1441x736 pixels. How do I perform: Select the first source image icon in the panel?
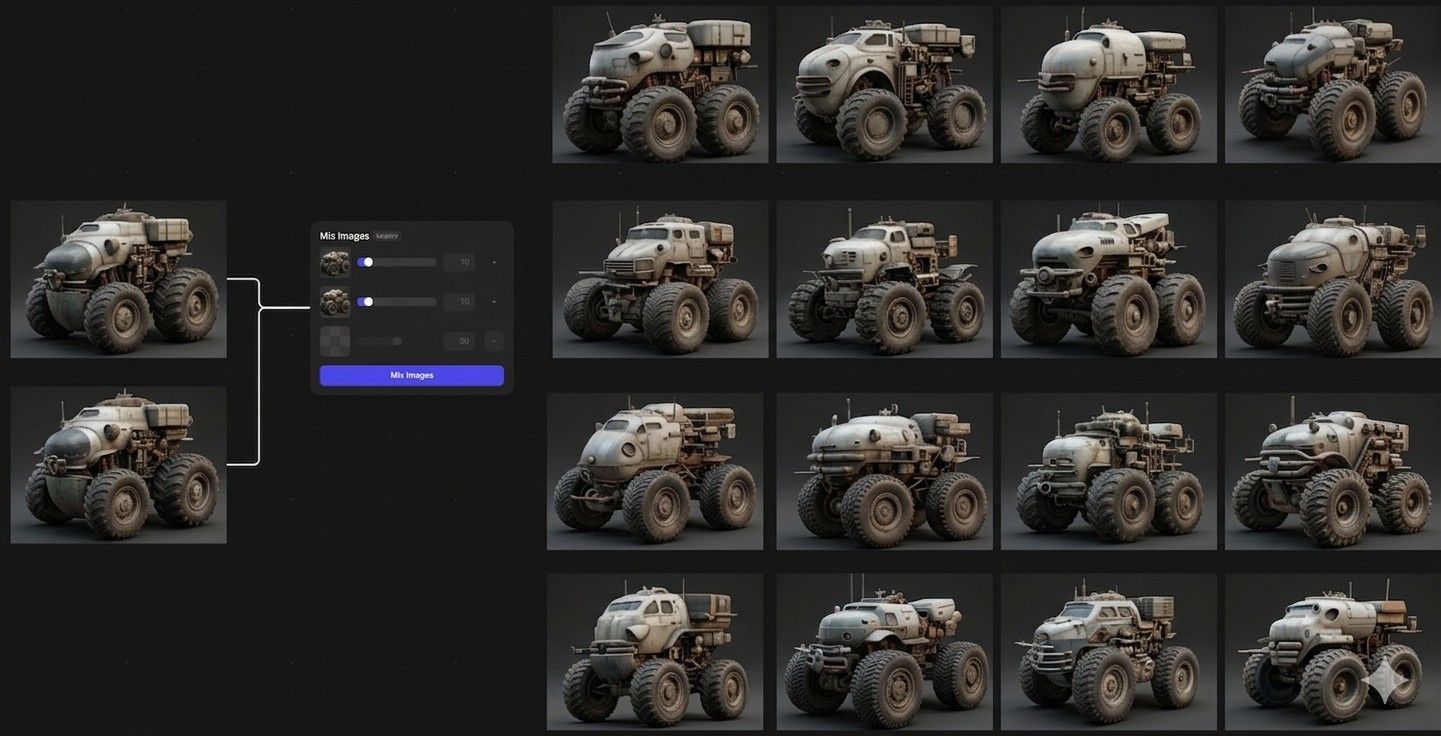(335, 262)
